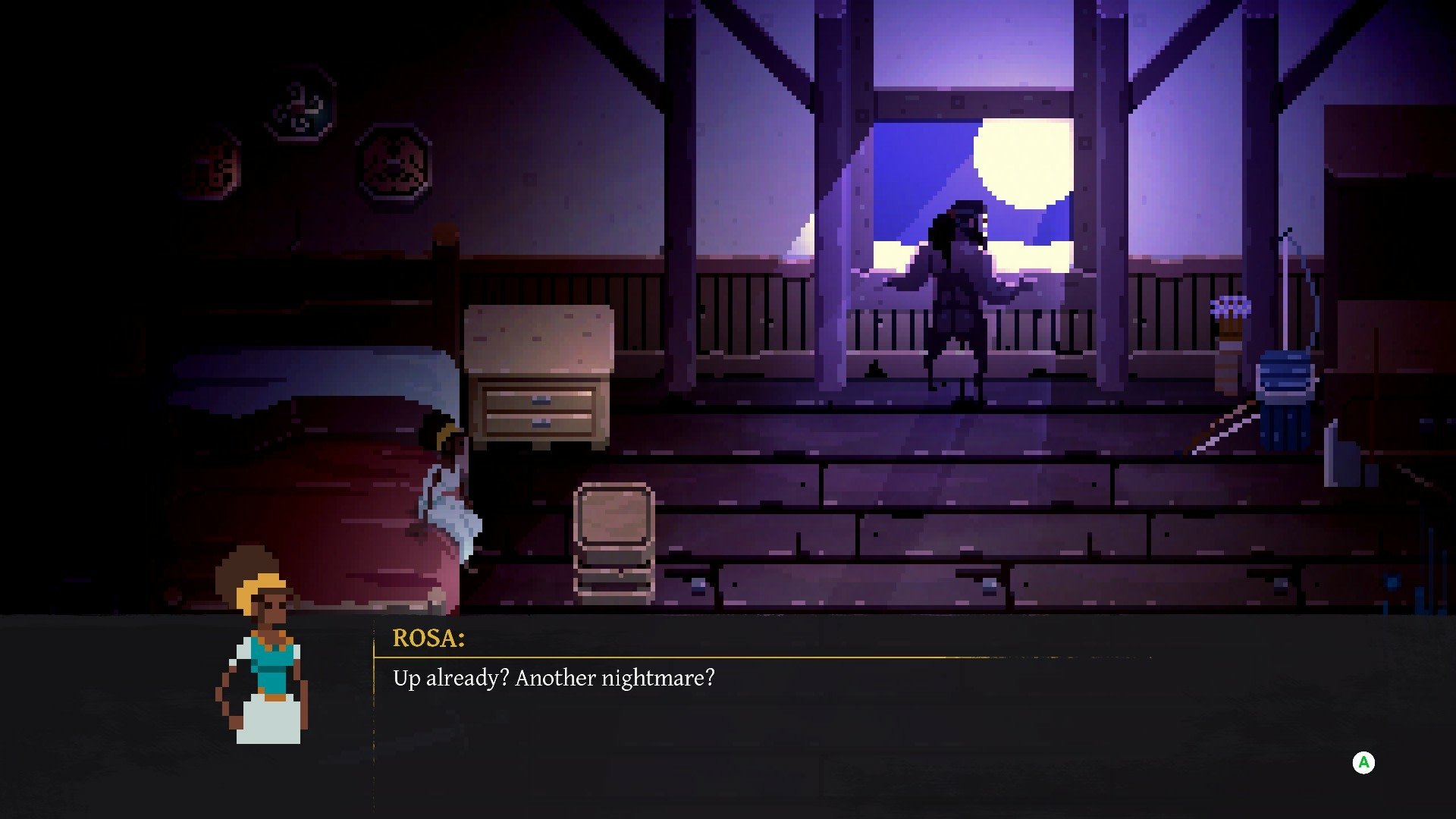Click the dialogue line about the nightmare
This screenshot has height=819, width=1456.
[x=554, y=679]
